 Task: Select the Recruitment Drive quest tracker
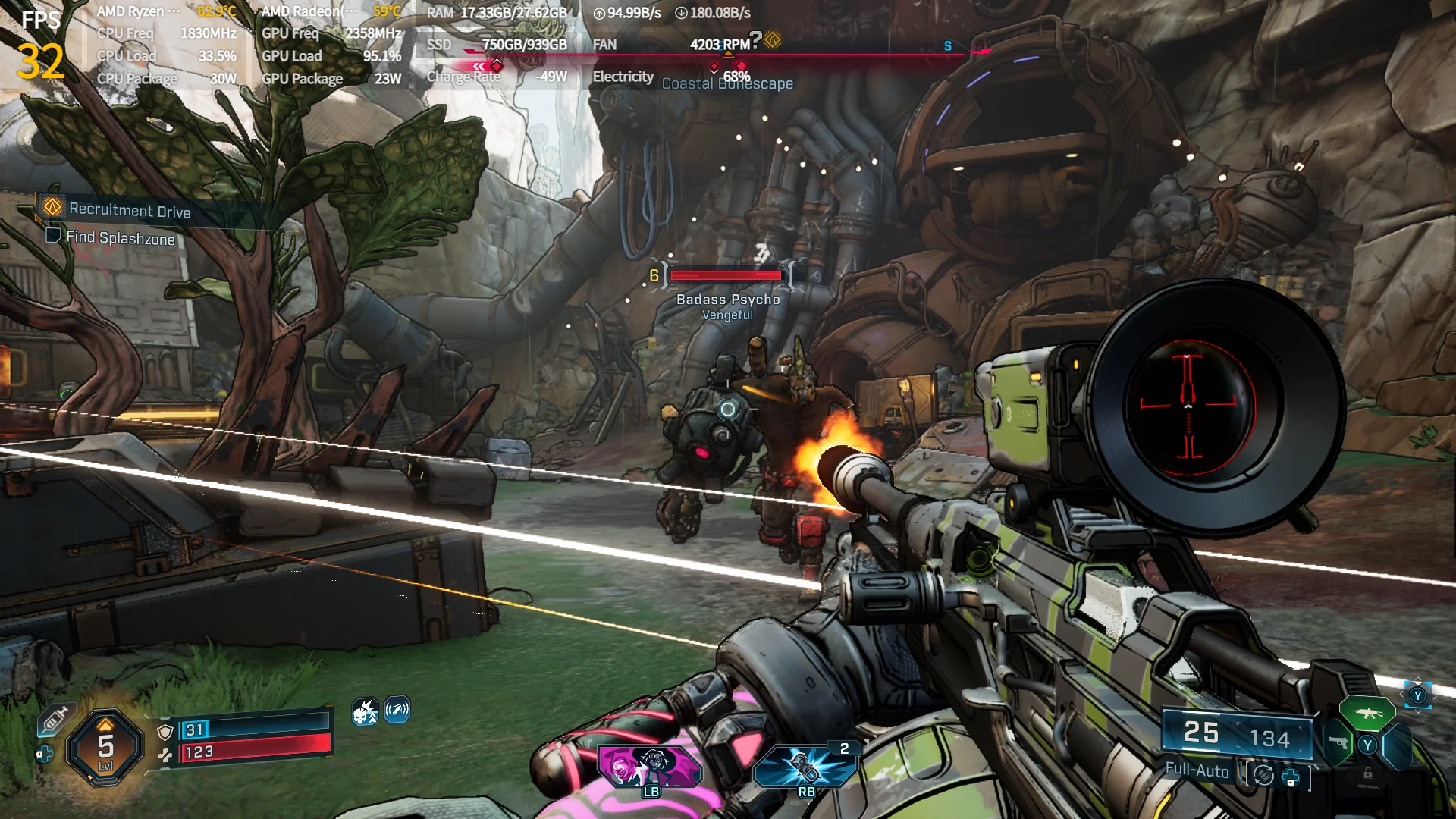click(x=129, y=210)
